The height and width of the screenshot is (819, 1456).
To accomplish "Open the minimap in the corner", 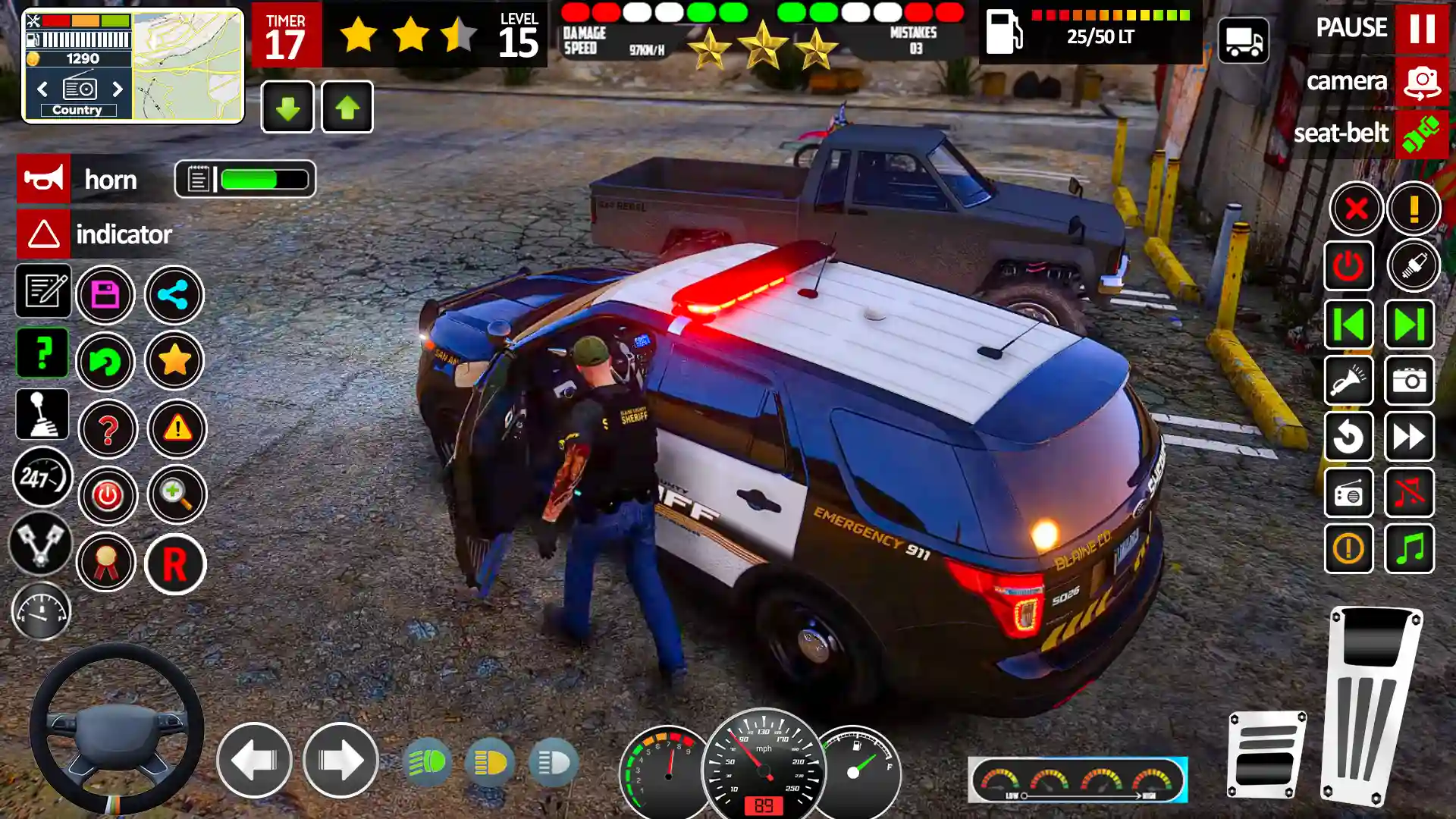I will pos(188,65).
